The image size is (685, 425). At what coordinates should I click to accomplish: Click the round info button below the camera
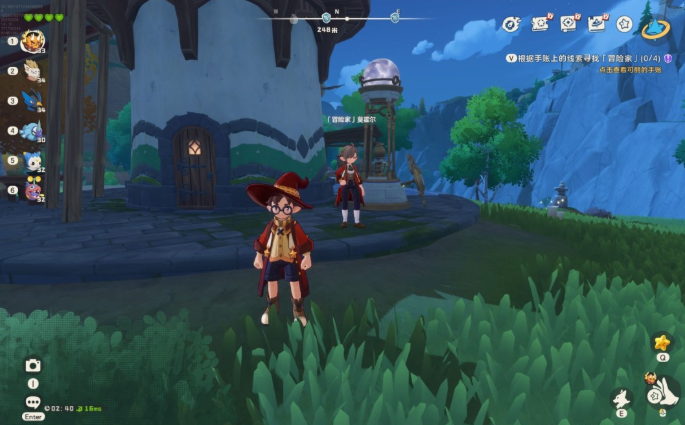(33, 384)
